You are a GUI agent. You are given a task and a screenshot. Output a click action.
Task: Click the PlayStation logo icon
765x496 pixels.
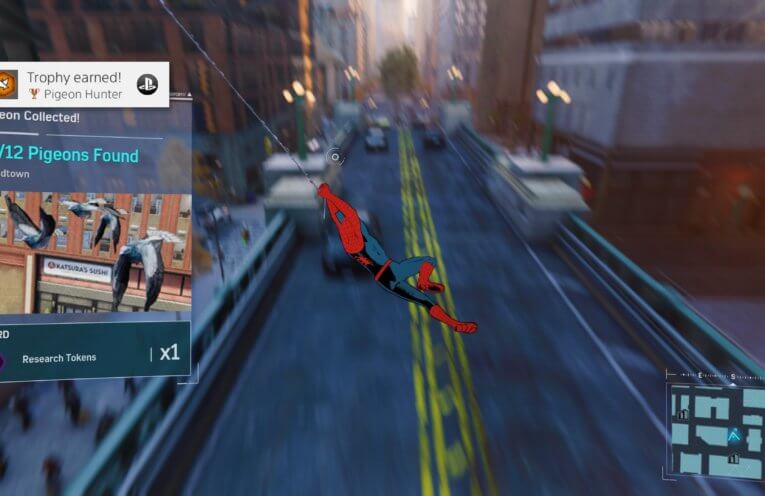147,85
